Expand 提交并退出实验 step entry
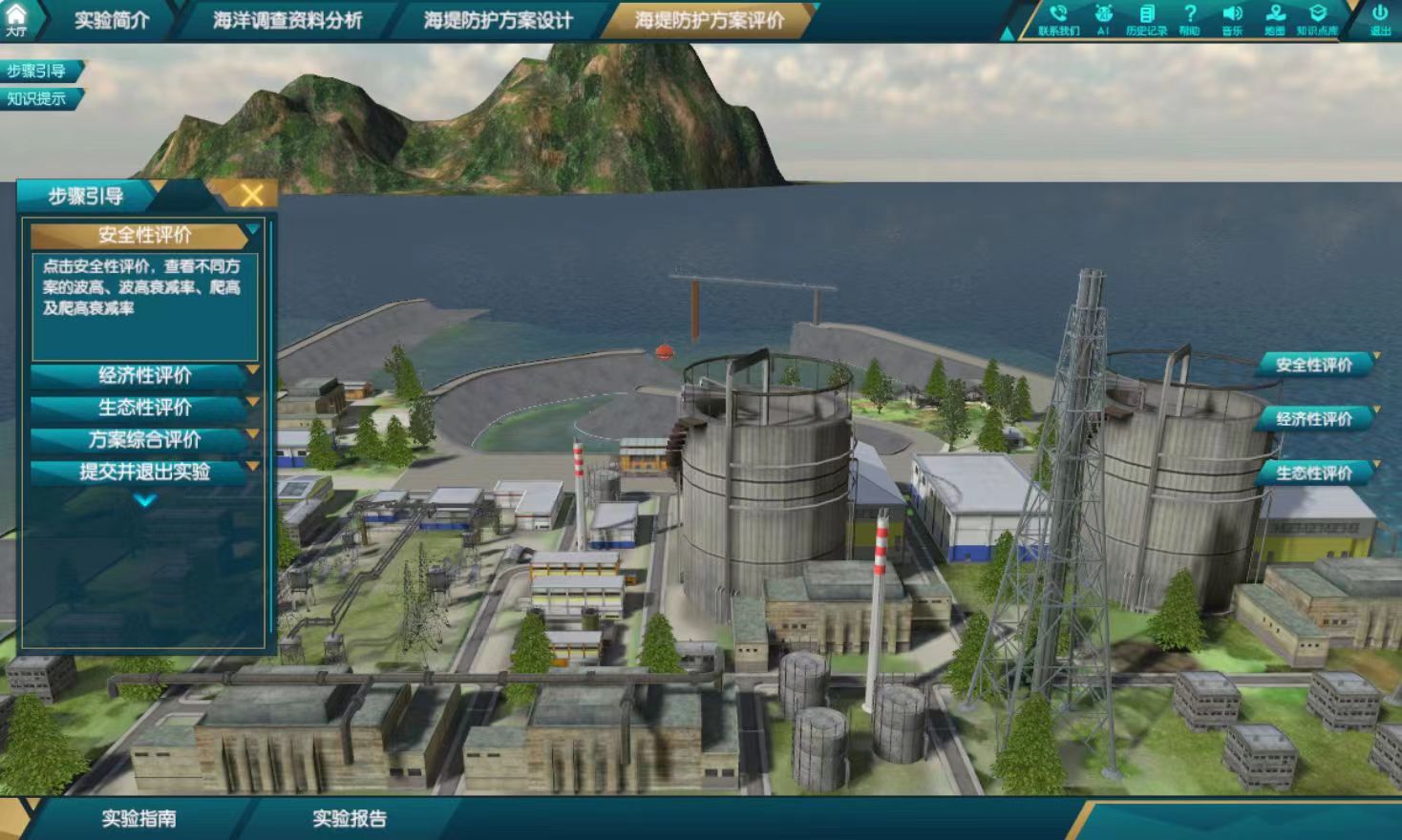 [144, 472]
